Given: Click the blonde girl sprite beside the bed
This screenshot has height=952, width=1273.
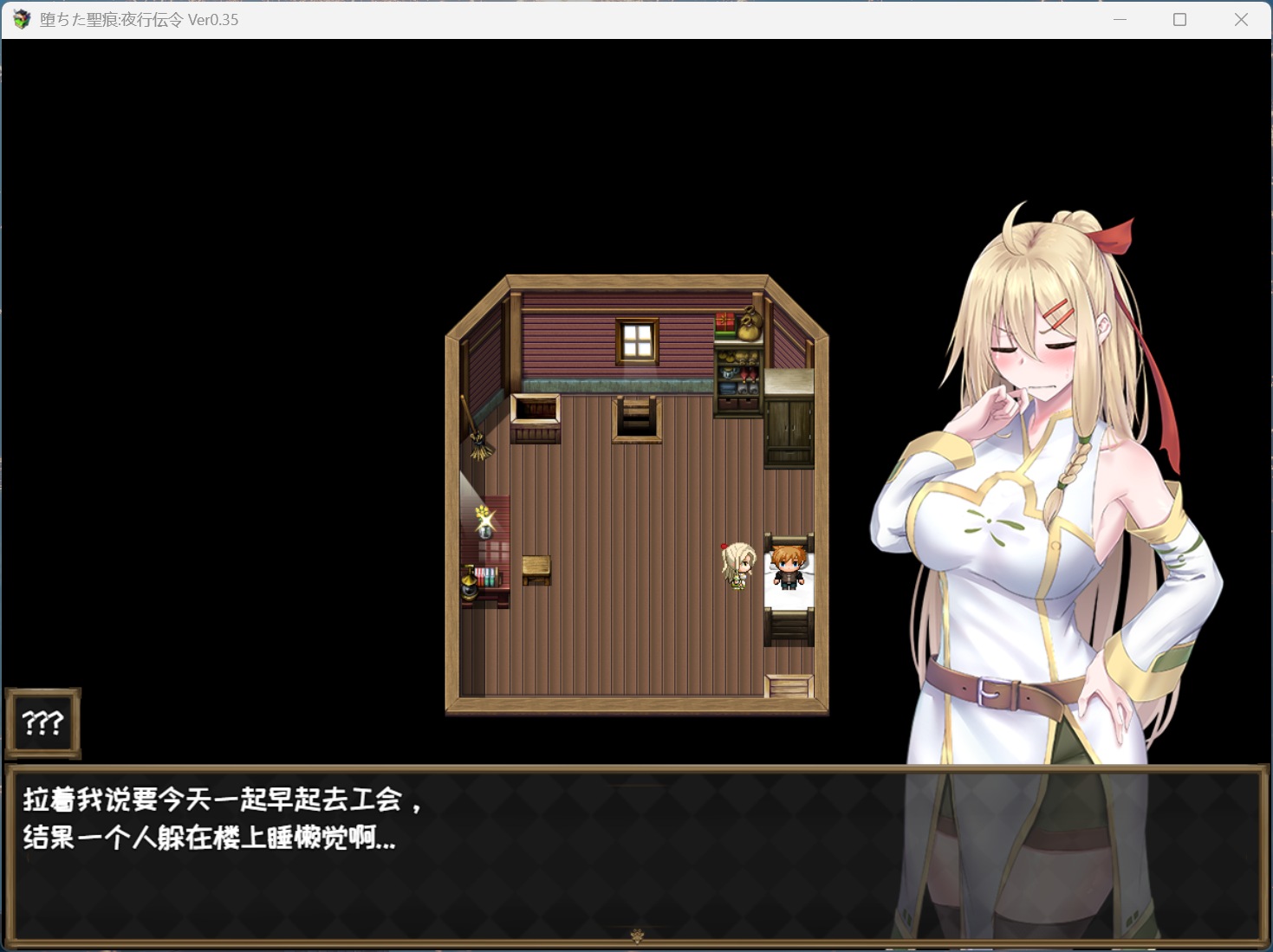Looking at the screenshot, I should pos(737,567).
